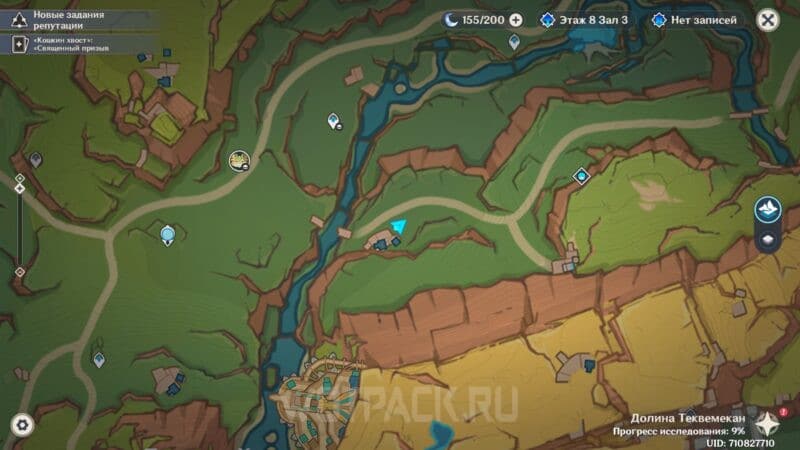Select the gray pin above the zoom slider

coord(36,159)
